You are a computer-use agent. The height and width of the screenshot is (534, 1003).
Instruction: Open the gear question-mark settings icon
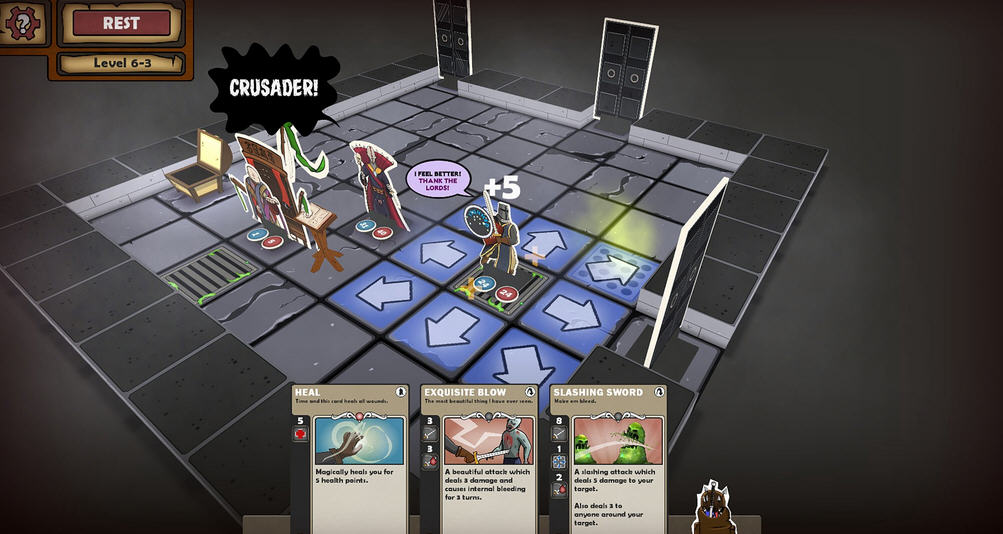pos(22,21)
